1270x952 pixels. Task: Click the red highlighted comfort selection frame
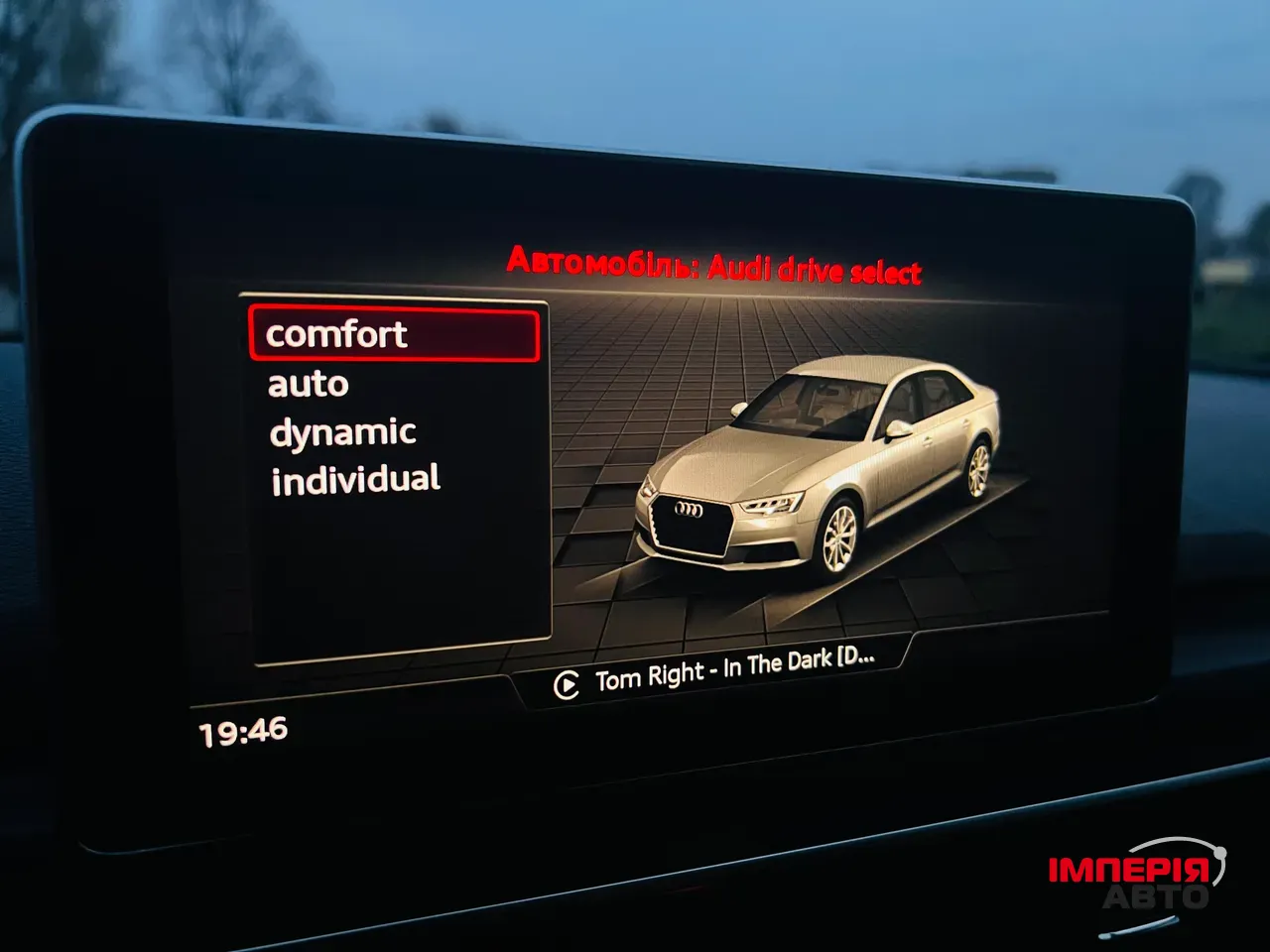coord(395,334)
